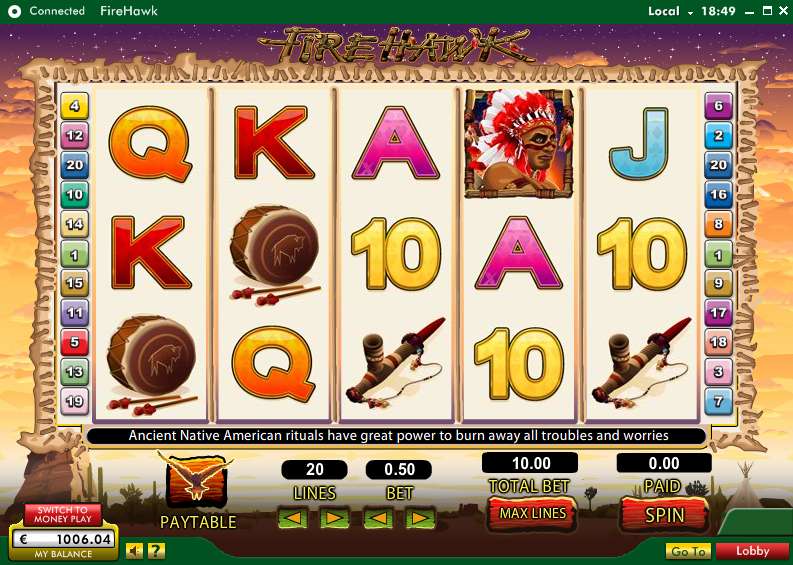Activate the MAX LINES button
The width and height of the screenshot is (793, 565).
(533, 513)
